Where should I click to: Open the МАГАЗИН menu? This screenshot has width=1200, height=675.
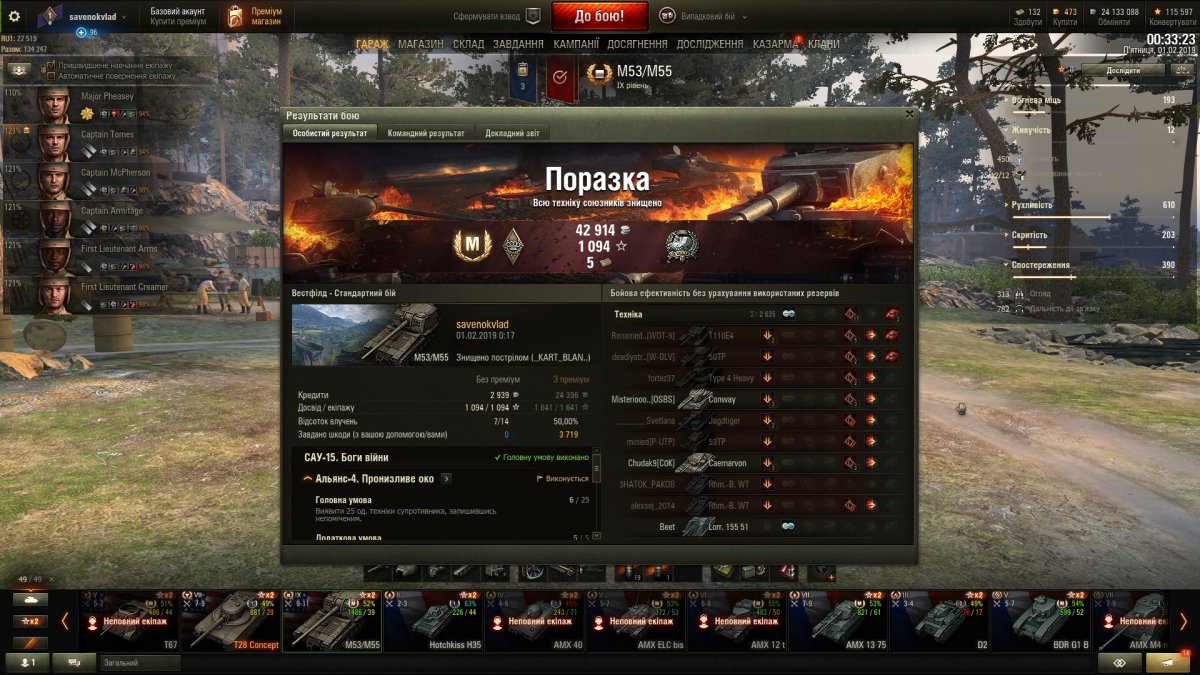click(x=420, y=44)
